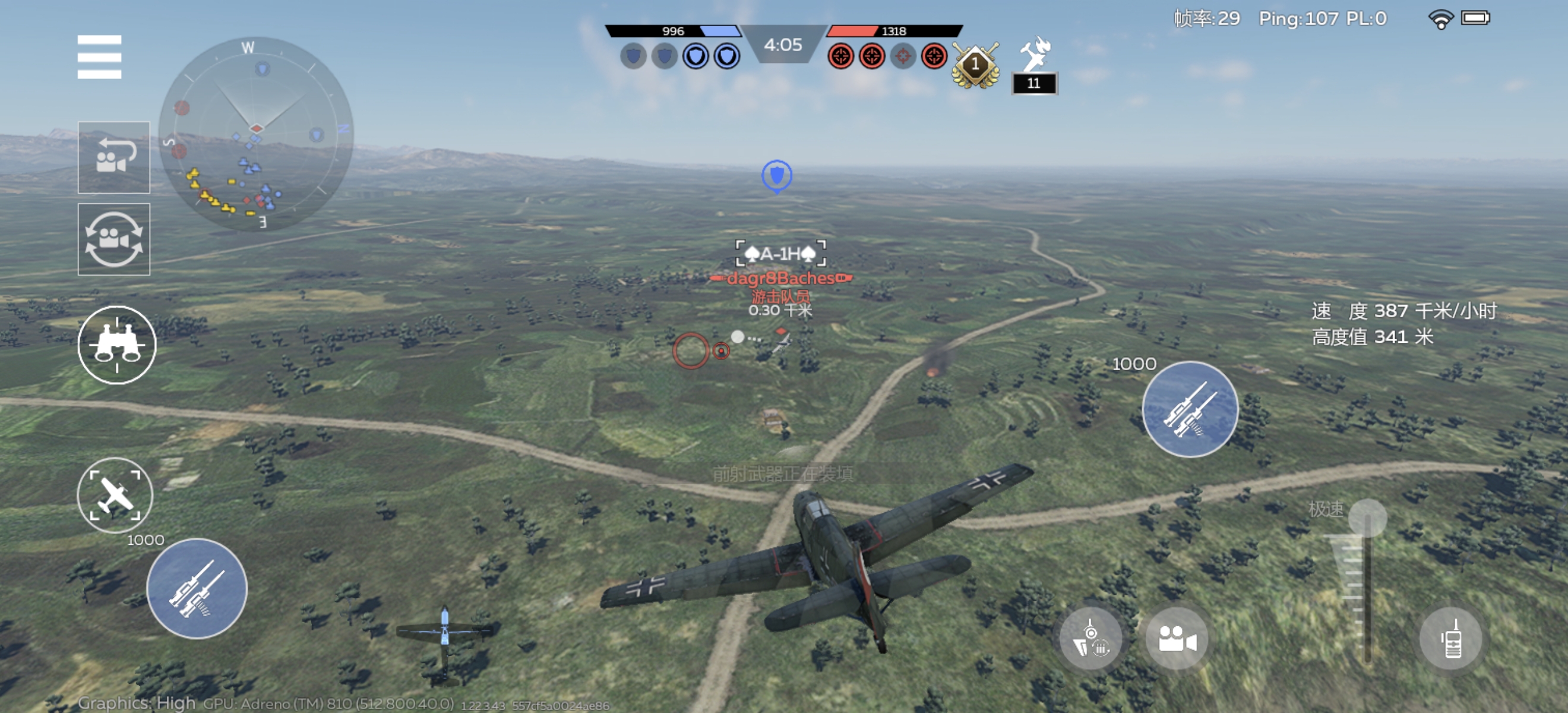Viewport: 1568px width, 713px height.
Task: Click the camera reset view button
Action: coord(114,157)
